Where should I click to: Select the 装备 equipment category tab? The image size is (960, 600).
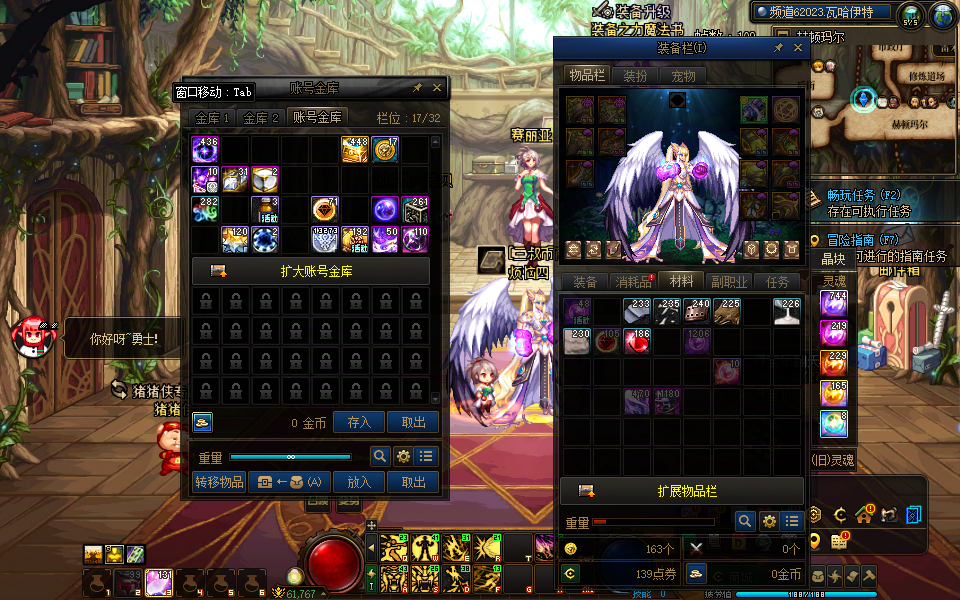coord(584,282)
